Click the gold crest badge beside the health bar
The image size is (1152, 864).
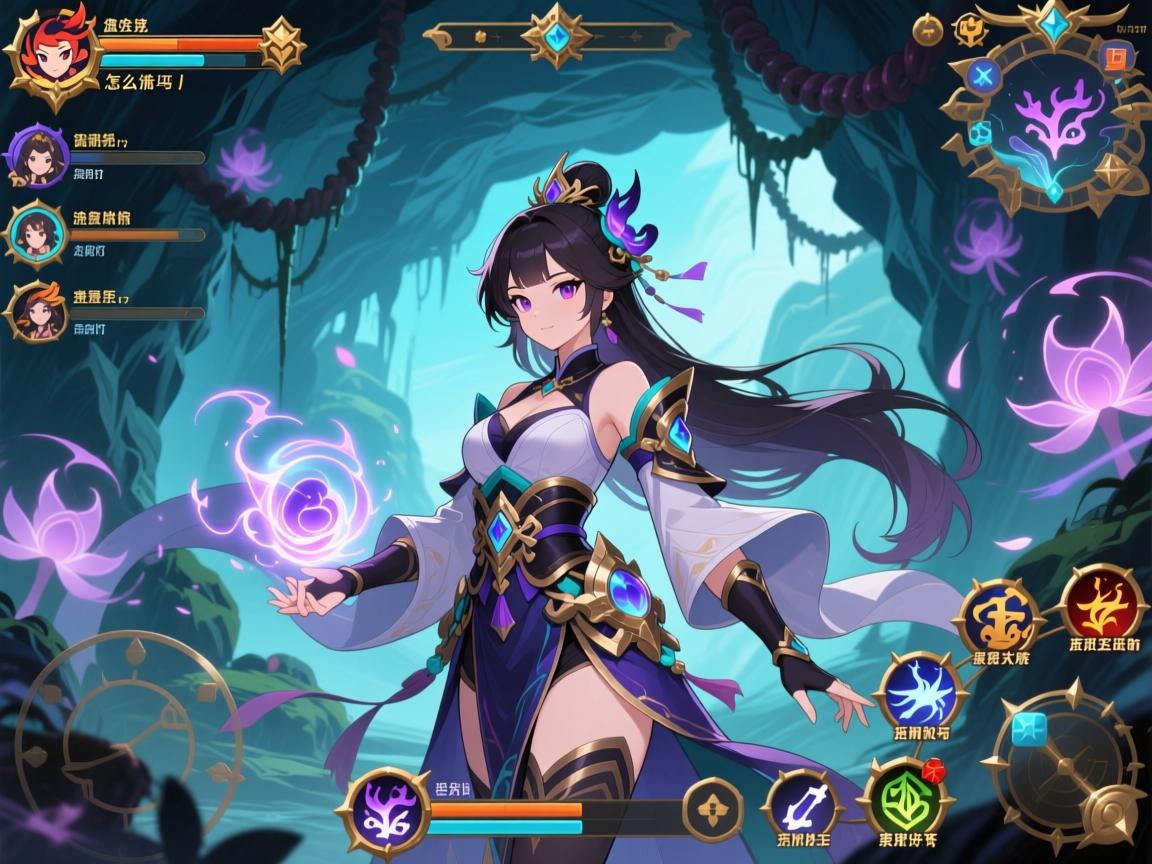[x=281, y=44]
